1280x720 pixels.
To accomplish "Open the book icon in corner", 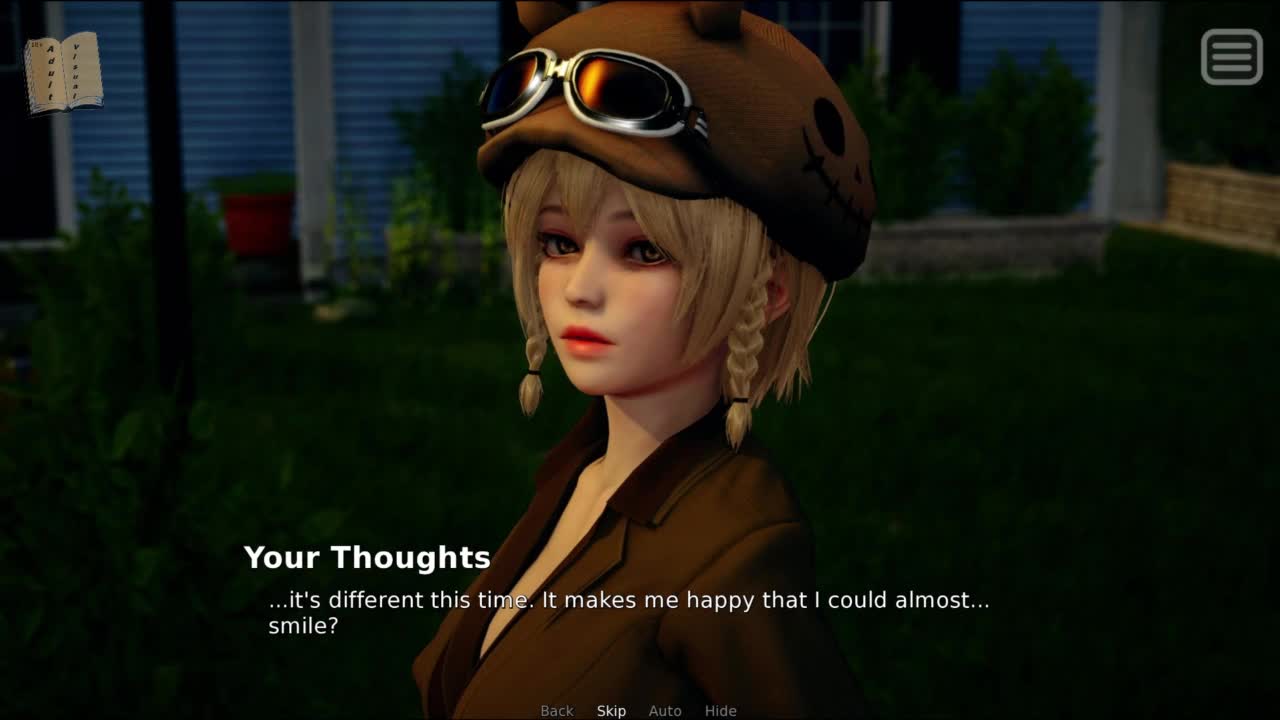I will (63, 73).
